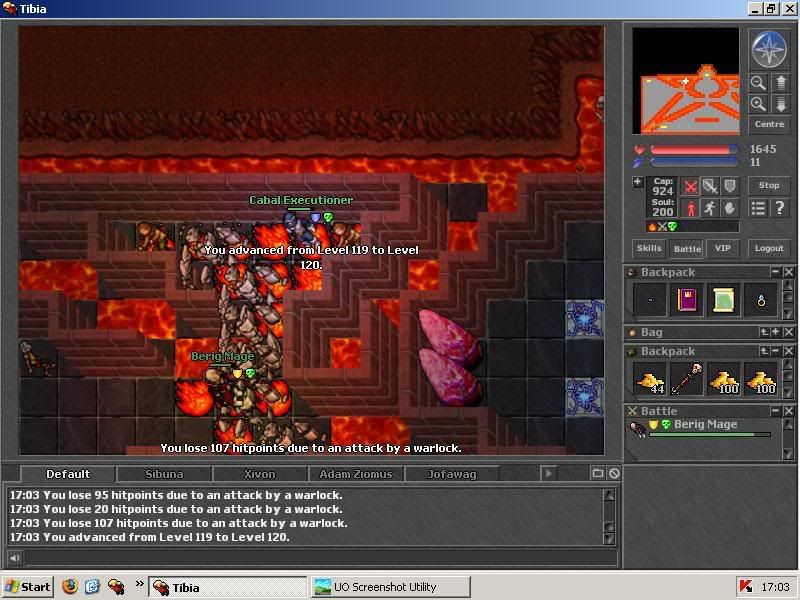Open the VIP list
The height and width of the screenshot is (600, 800).
723,249
